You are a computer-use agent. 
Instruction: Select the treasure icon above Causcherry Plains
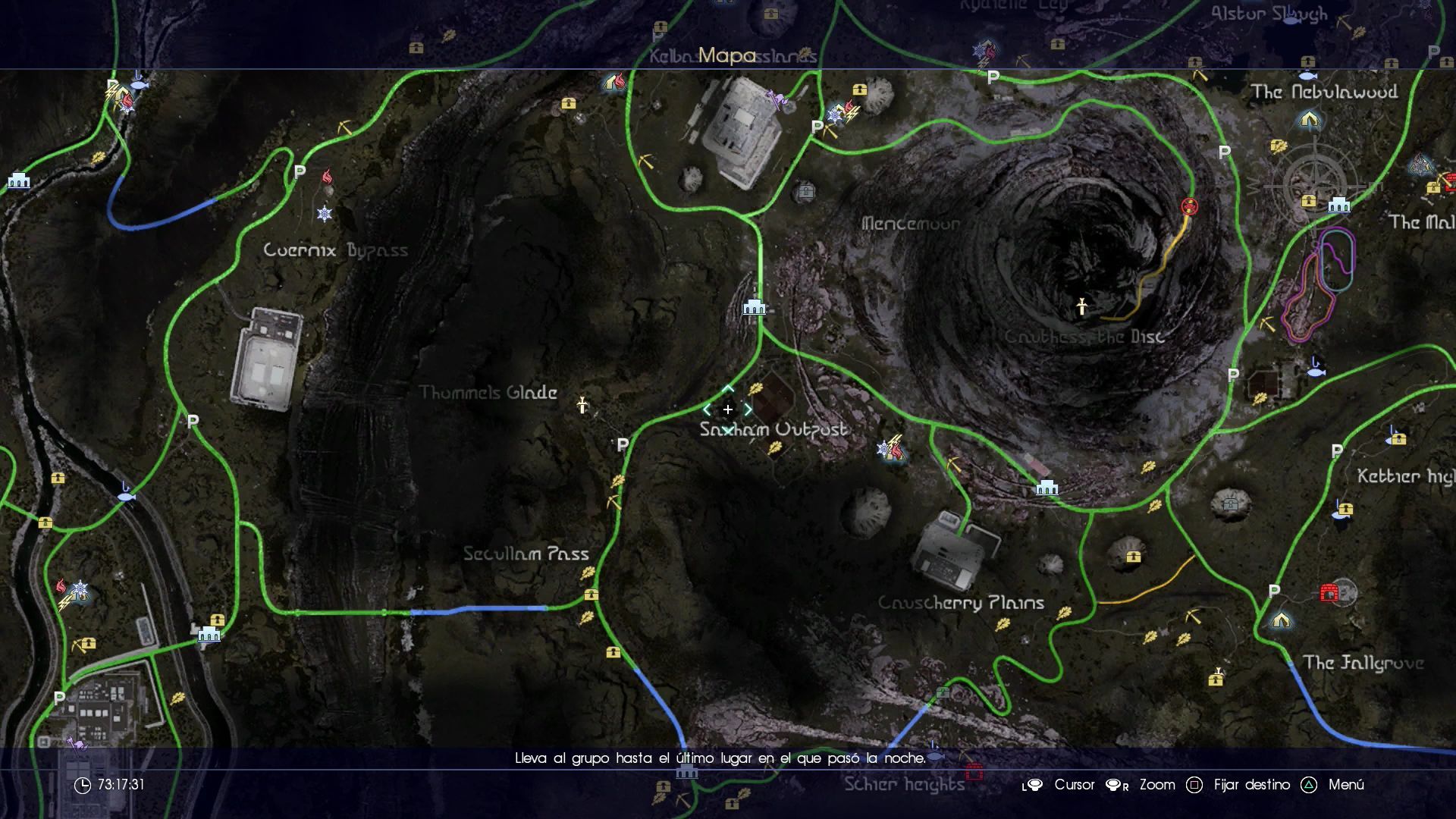(1133, 557)
